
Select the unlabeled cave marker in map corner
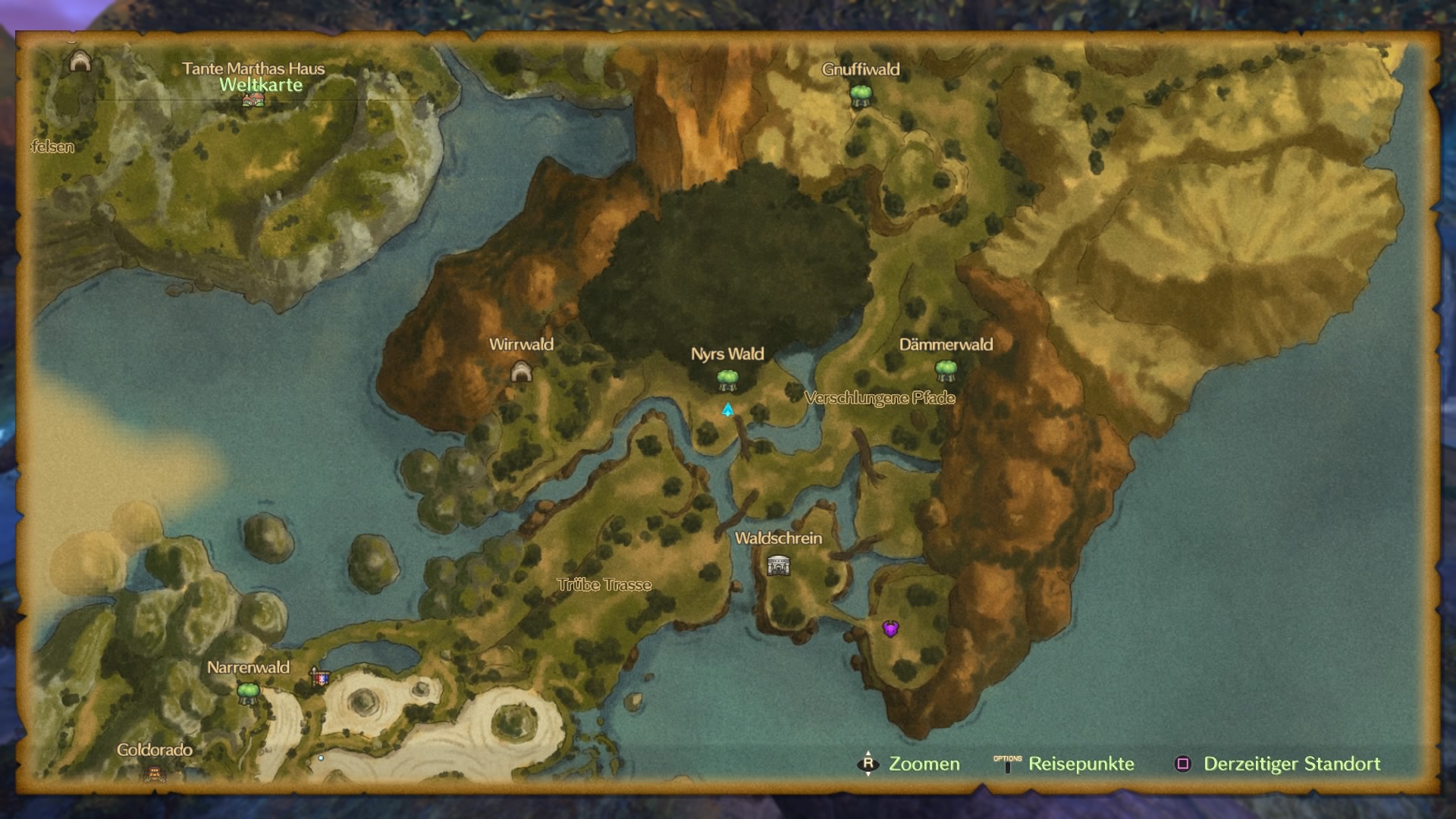80,61
